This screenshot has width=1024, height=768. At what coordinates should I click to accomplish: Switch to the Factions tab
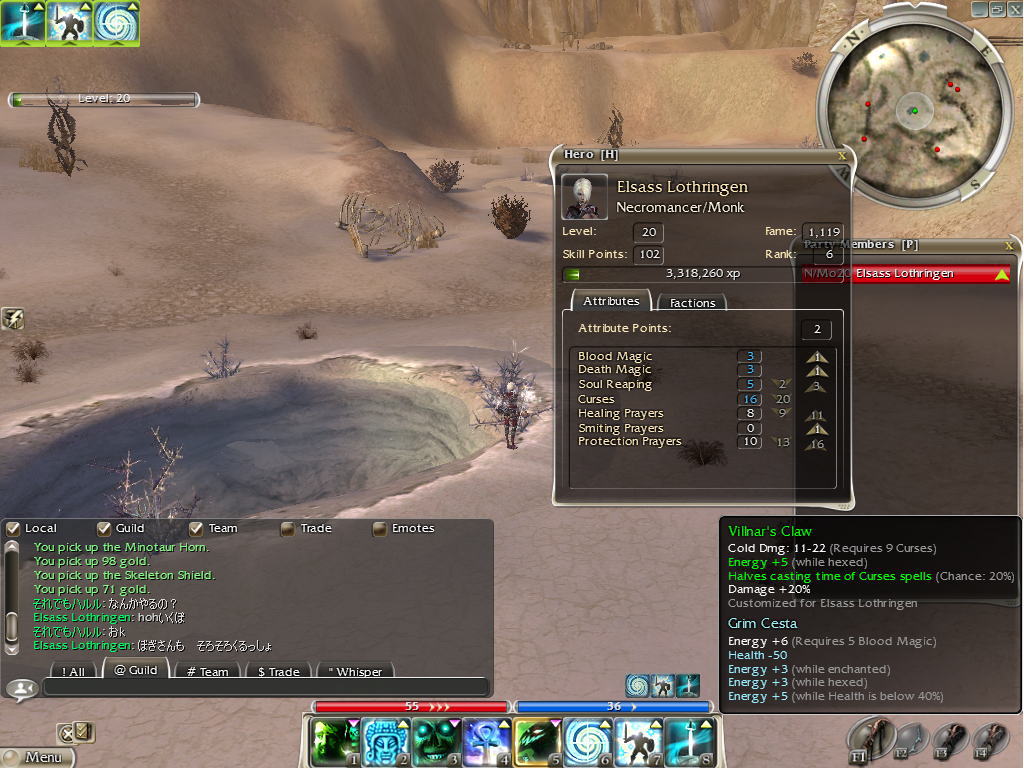692,302
